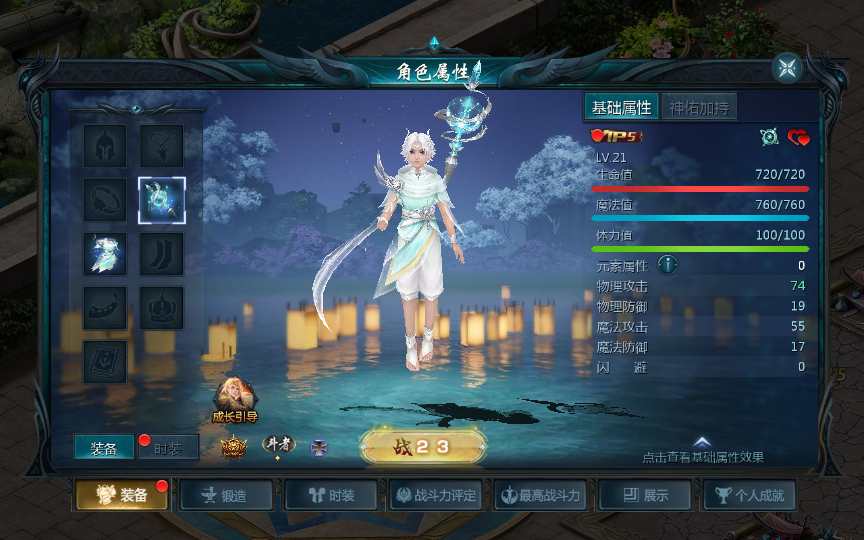864x540 pixels.
Task: Select the equipped robe armor slot
Action: (105, 255)
